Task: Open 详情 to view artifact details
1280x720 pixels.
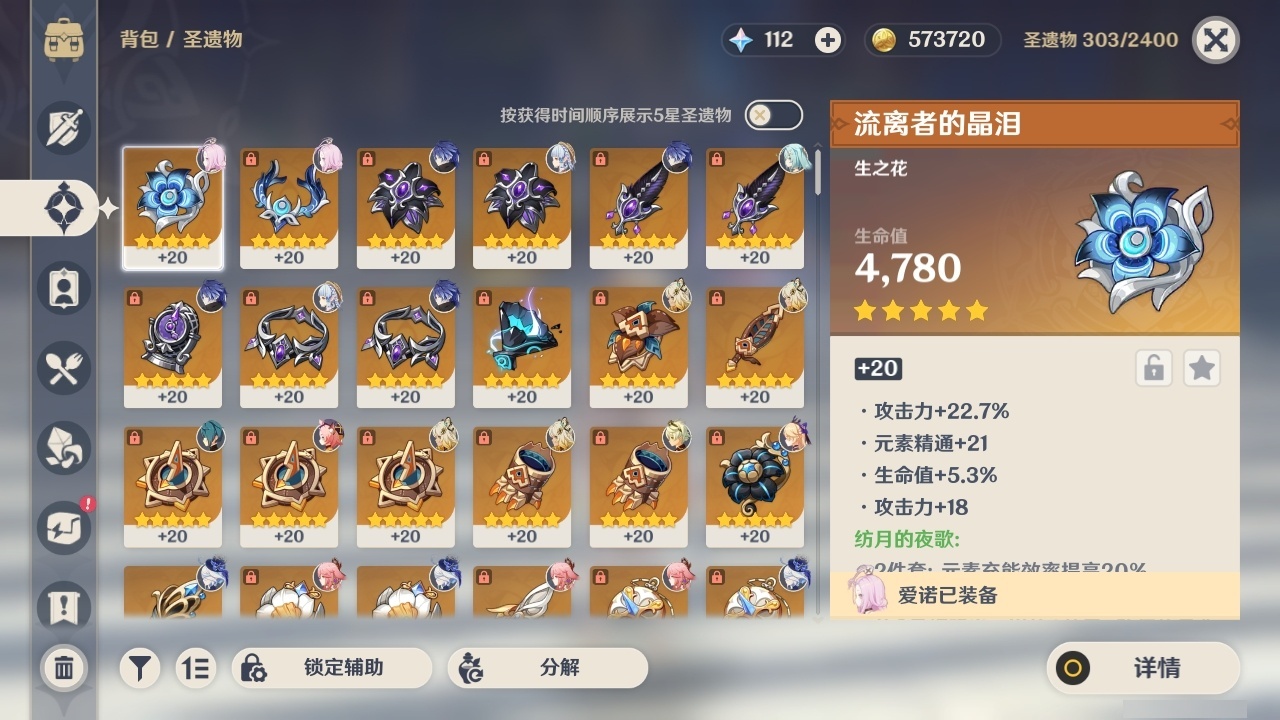Action: [1143, 668]
